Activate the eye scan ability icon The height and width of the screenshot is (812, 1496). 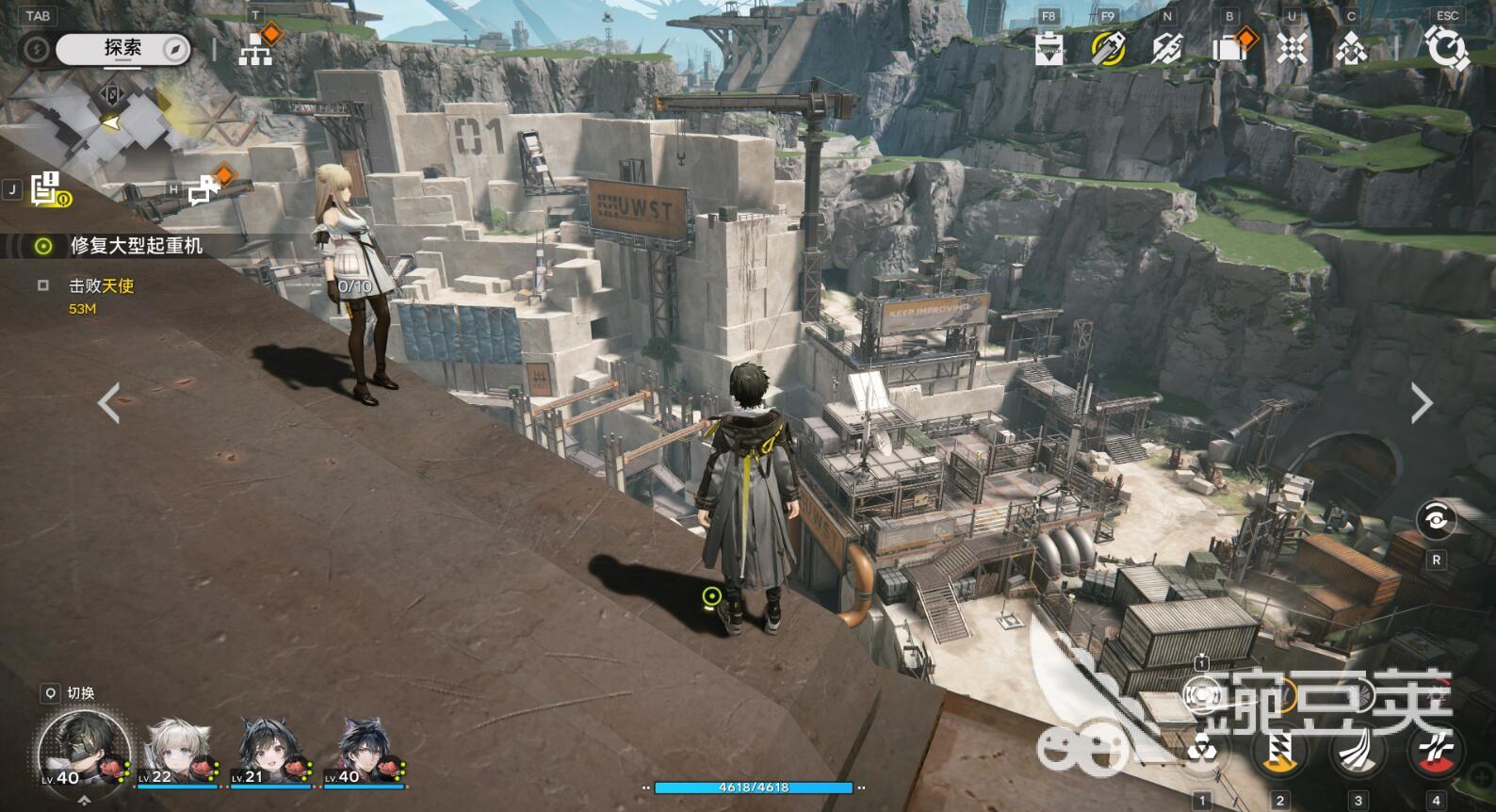pyautogui.click(x=1436, y=520)
